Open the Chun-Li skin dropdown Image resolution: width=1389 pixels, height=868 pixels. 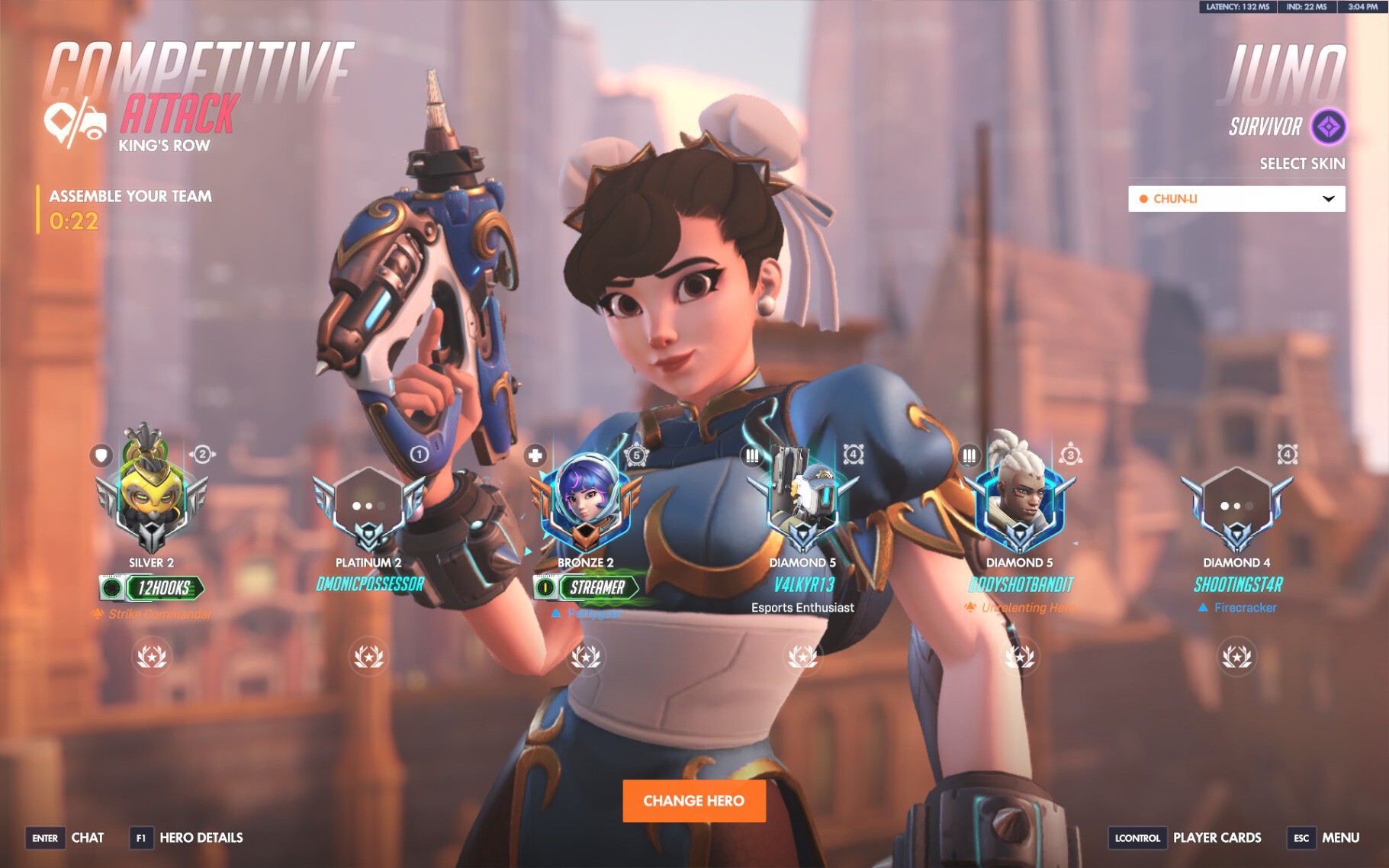pyautogui.click(x=1236, y=199)
